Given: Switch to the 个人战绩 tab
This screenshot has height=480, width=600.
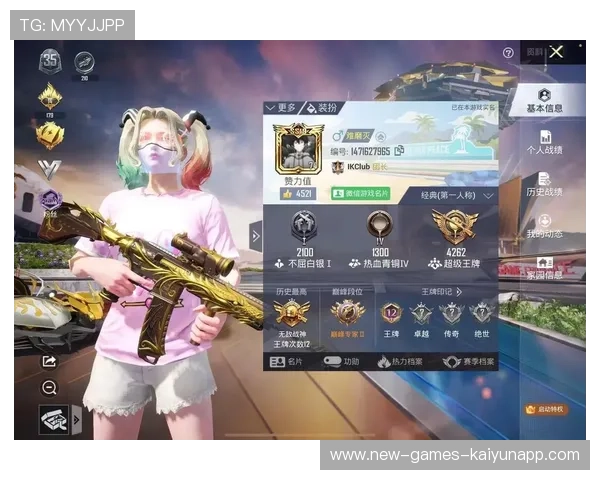Looking at the screenshot, I should [x=546, y=143].
